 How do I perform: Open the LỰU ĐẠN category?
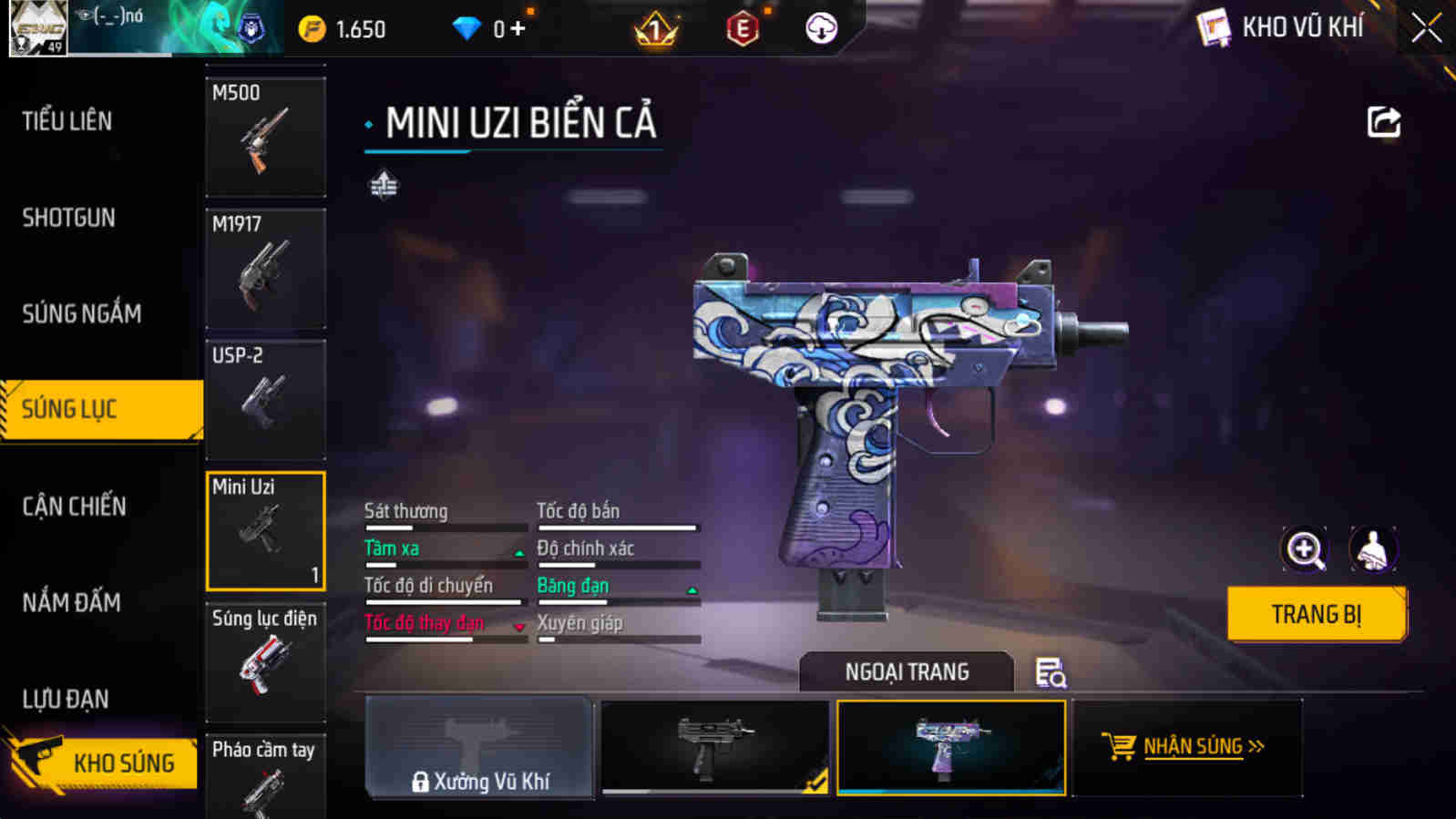pyautogui.click(x=66, y=699)
